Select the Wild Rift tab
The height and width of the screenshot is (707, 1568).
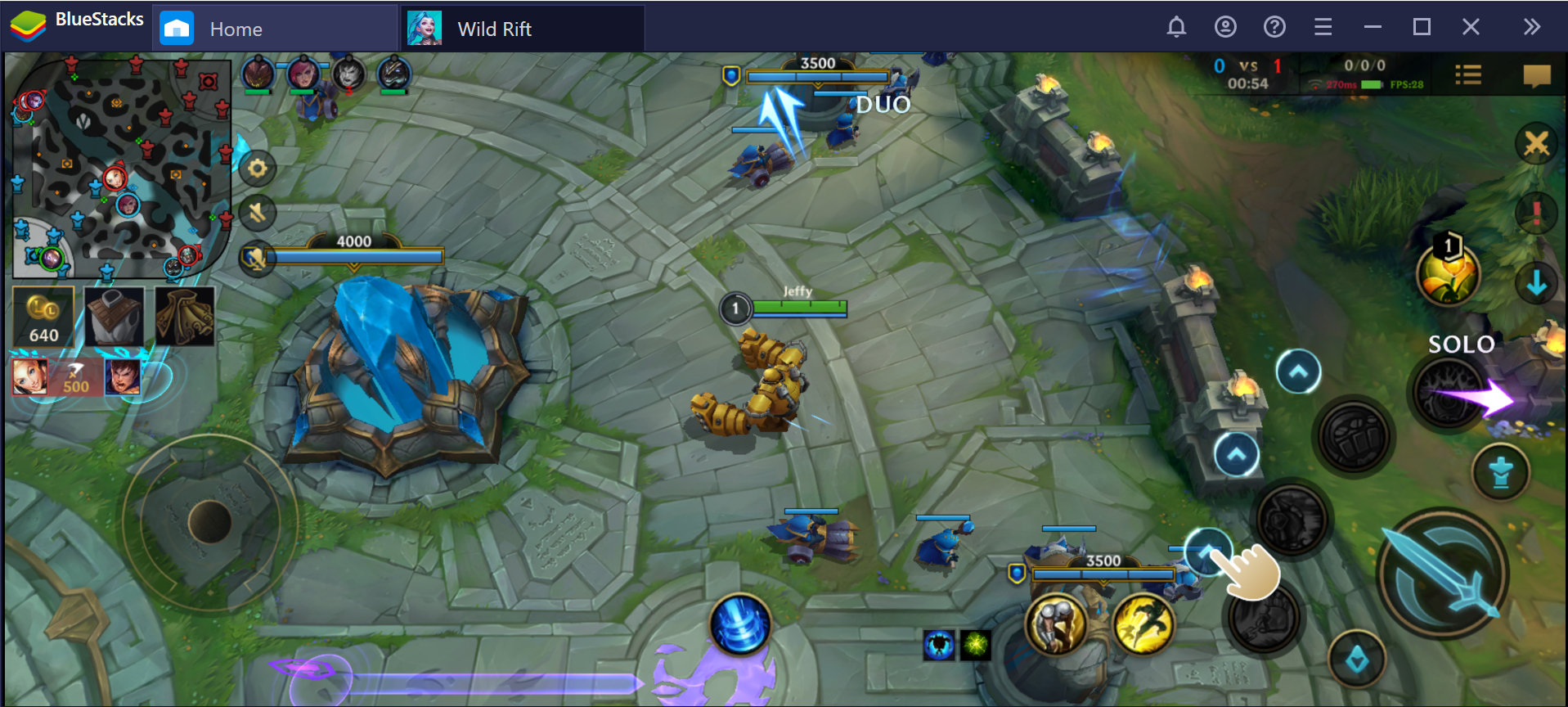(x=494, y=29)
